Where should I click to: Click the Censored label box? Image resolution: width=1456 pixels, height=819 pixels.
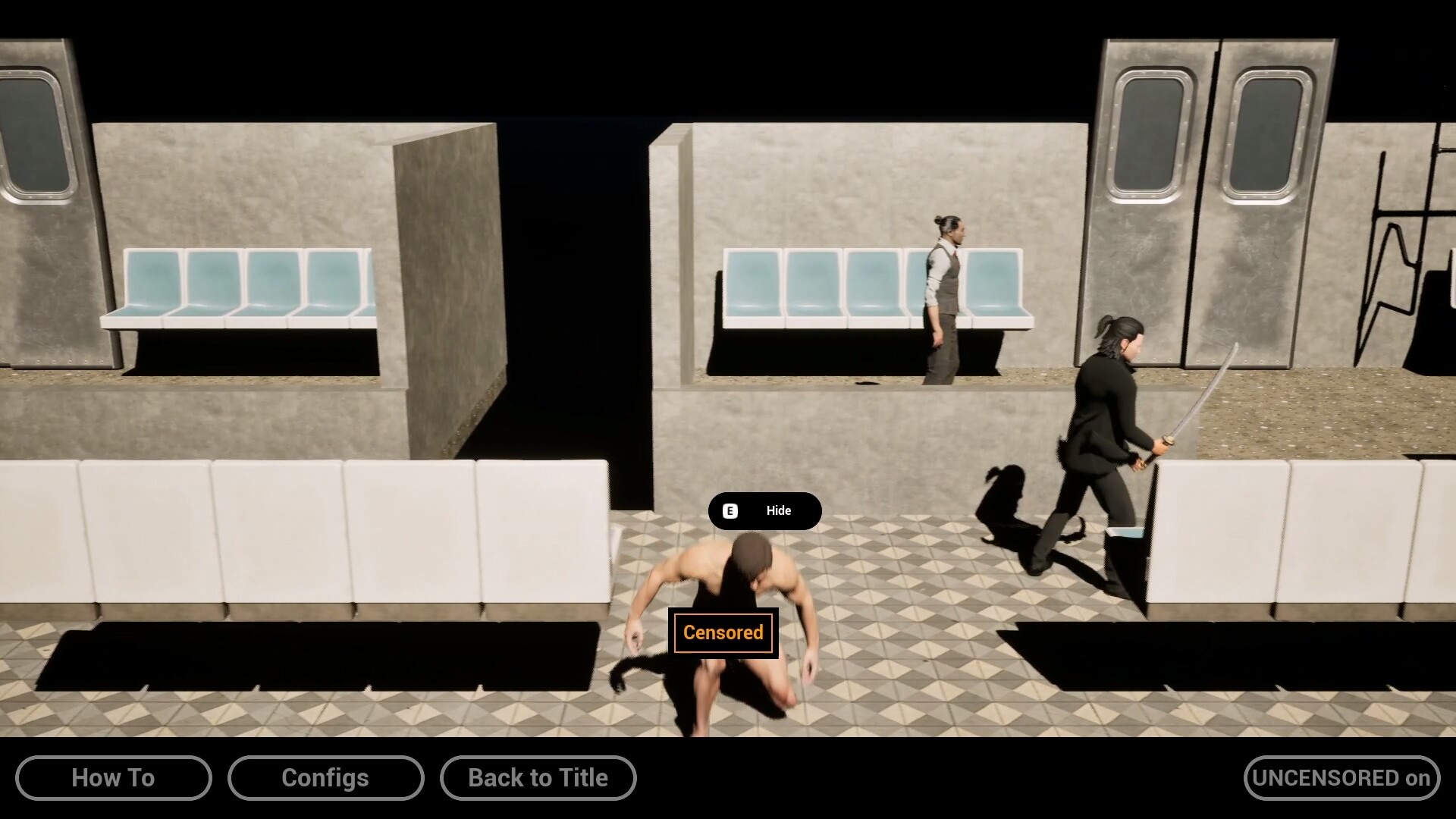[x=722, y=632]
